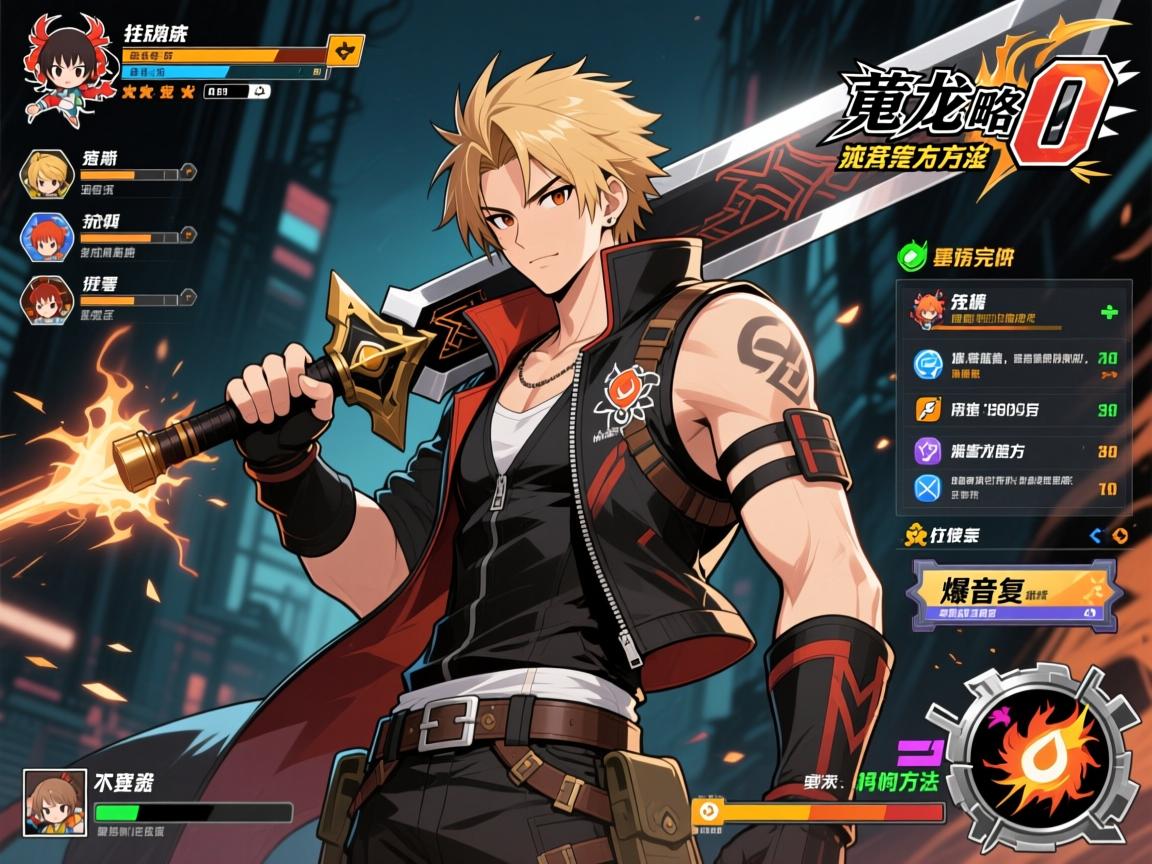Click the white icon next to the counter box
The image size is (1152, 864).
click(x=259, y=92)
